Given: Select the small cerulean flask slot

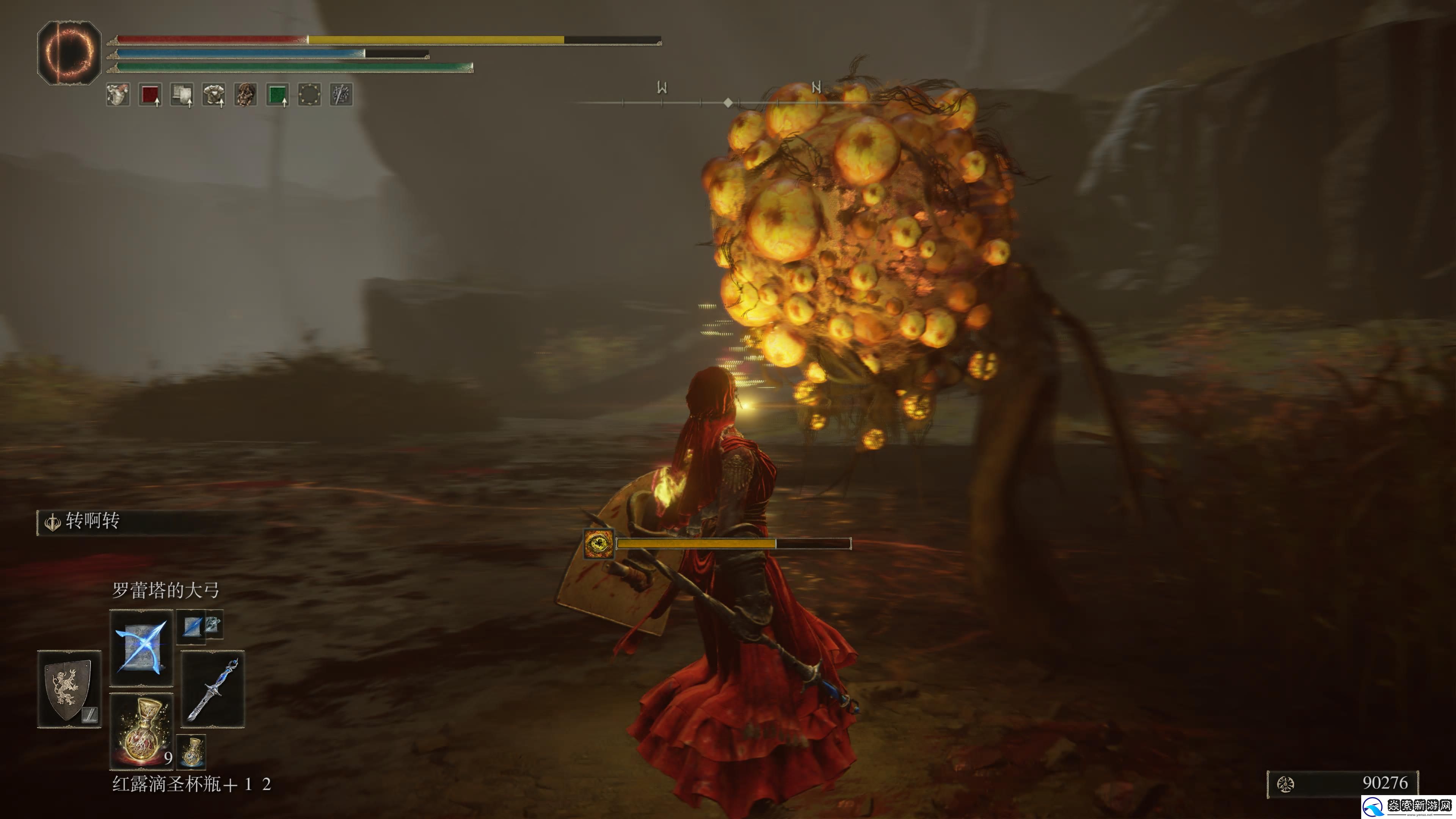Looking at the screenshot, I should pos(191,751).
